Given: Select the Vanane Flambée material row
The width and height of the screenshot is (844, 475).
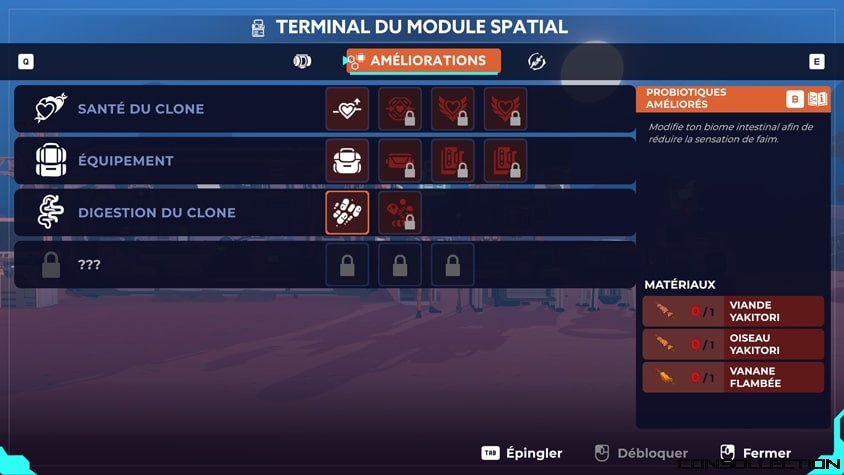Looking at the screenshot, I should click(733, 377).
